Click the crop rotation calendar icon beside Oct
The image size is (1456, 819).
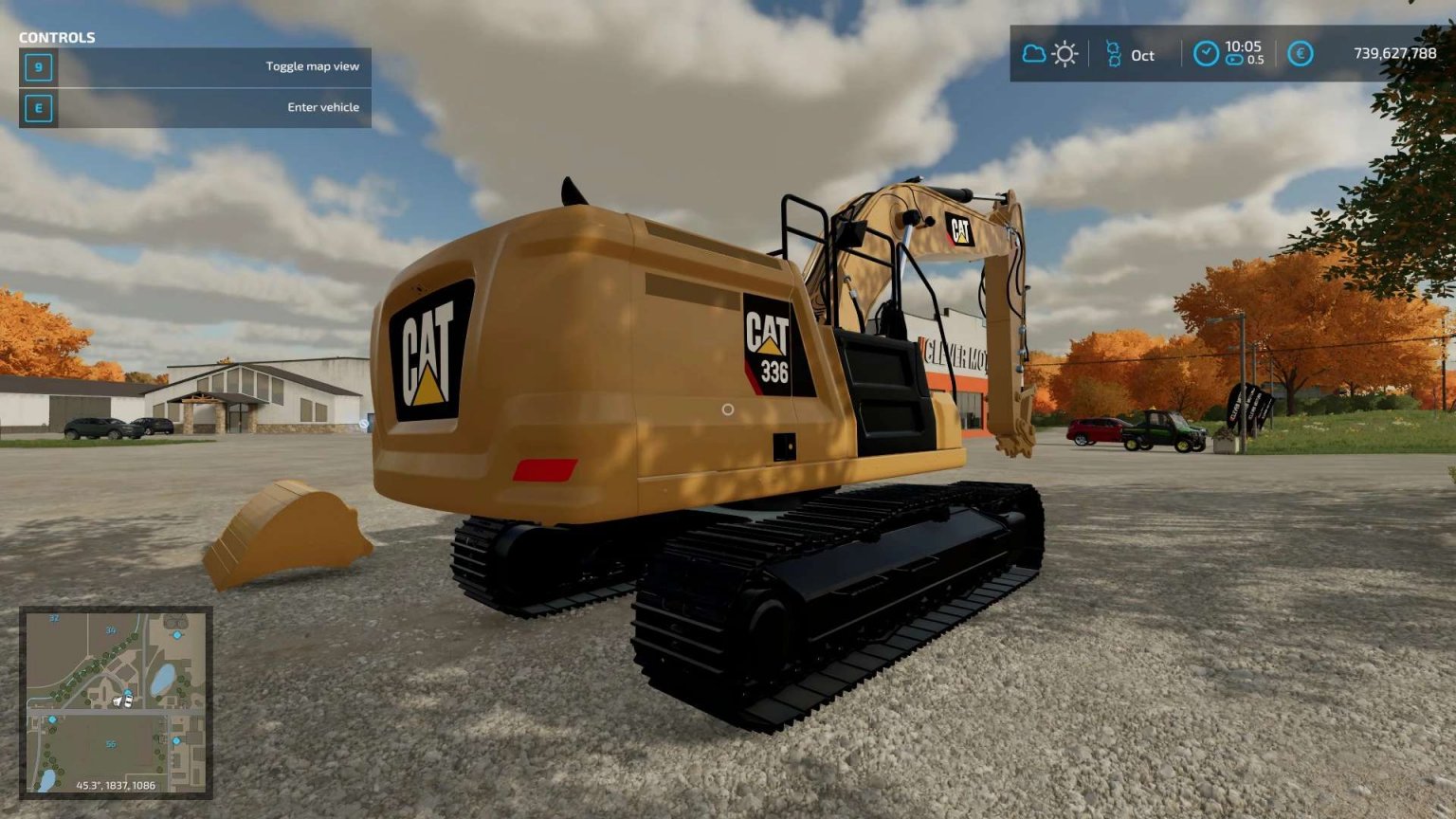click(1115, 55)
